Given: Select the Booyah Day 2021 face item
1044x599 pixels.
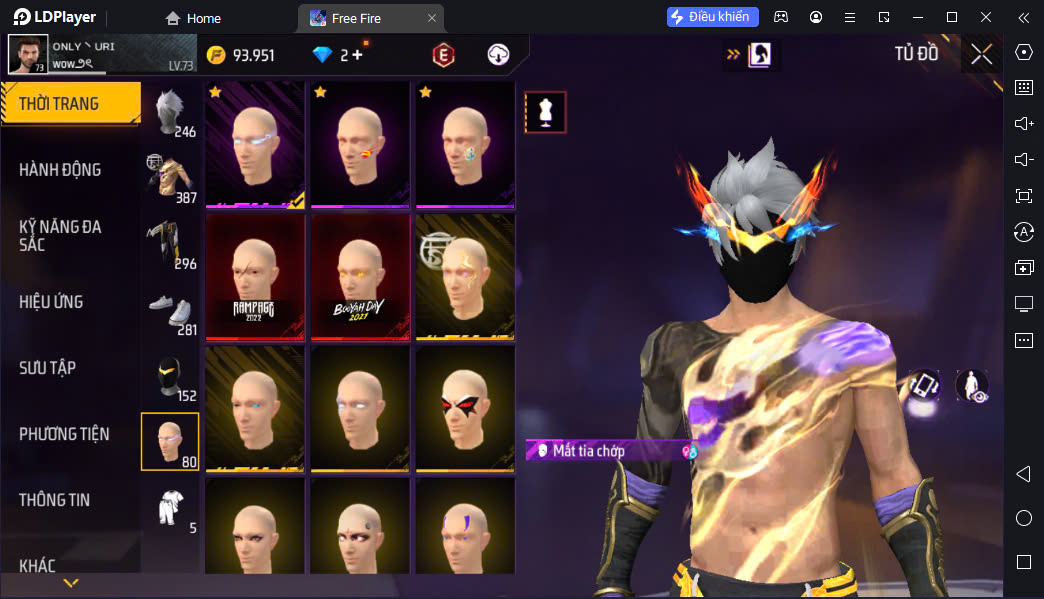Looking at the screenshot, I should [x=360, y=276].
